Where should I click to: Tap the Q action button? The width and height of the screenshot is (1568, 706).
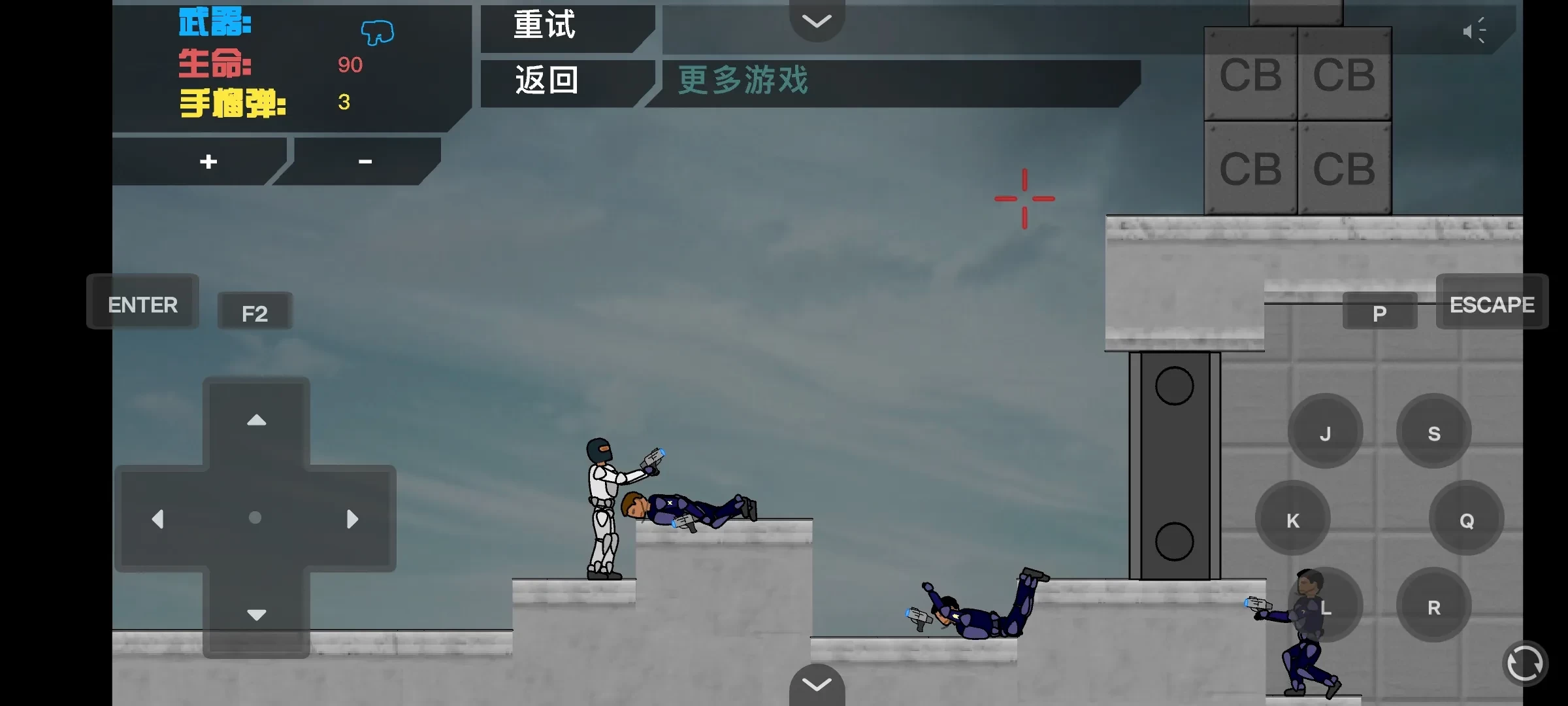click(1467, 520)
